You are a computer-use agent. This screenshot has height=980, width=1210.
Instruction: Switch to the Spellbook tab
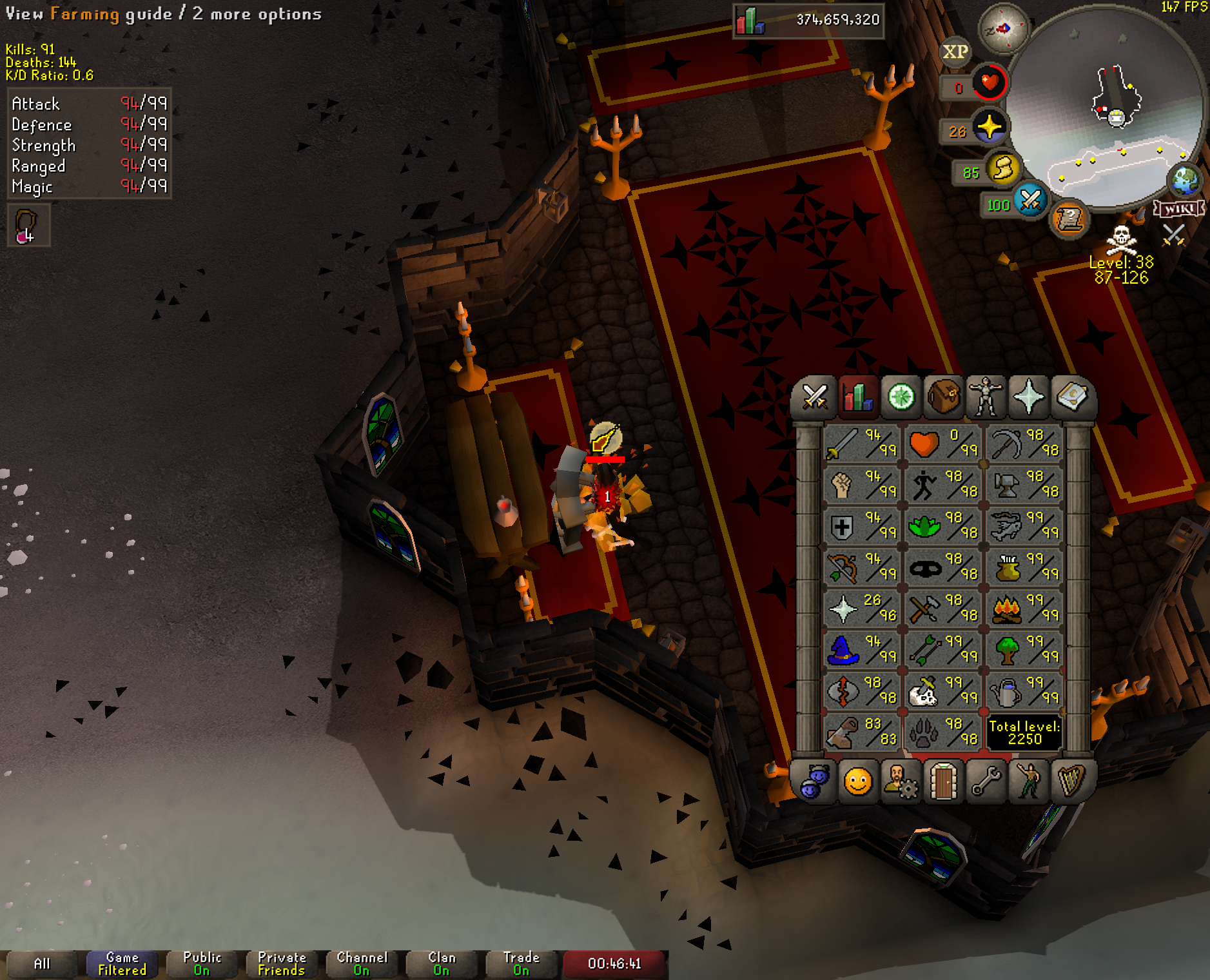pos(1071,397)
